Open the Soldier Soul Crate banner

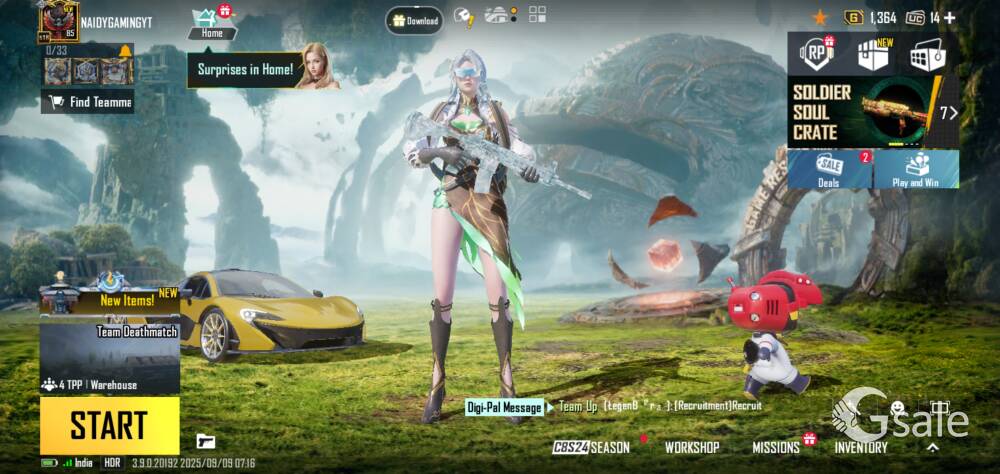(x=872, y=112)
